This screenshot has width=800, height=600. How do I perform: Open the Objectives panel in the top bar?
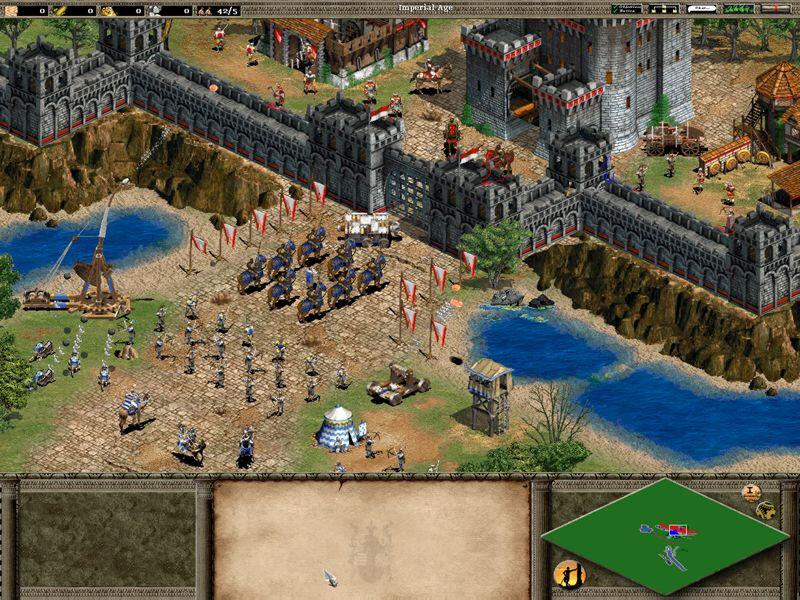tap(626, 9)
